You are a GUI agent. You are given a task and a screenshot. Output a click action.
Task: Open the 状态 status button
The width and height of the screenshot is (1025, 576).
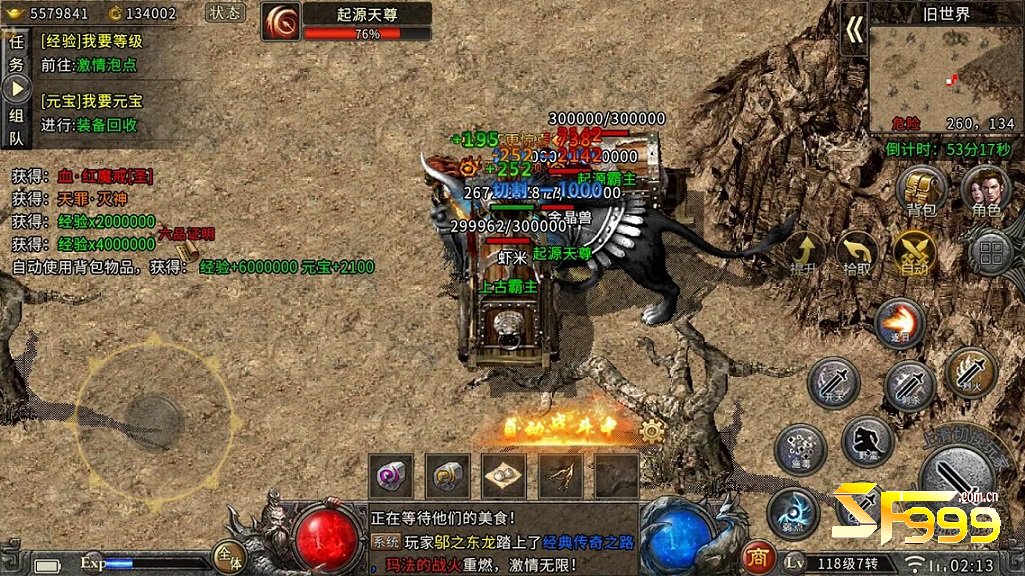point(226,13)
